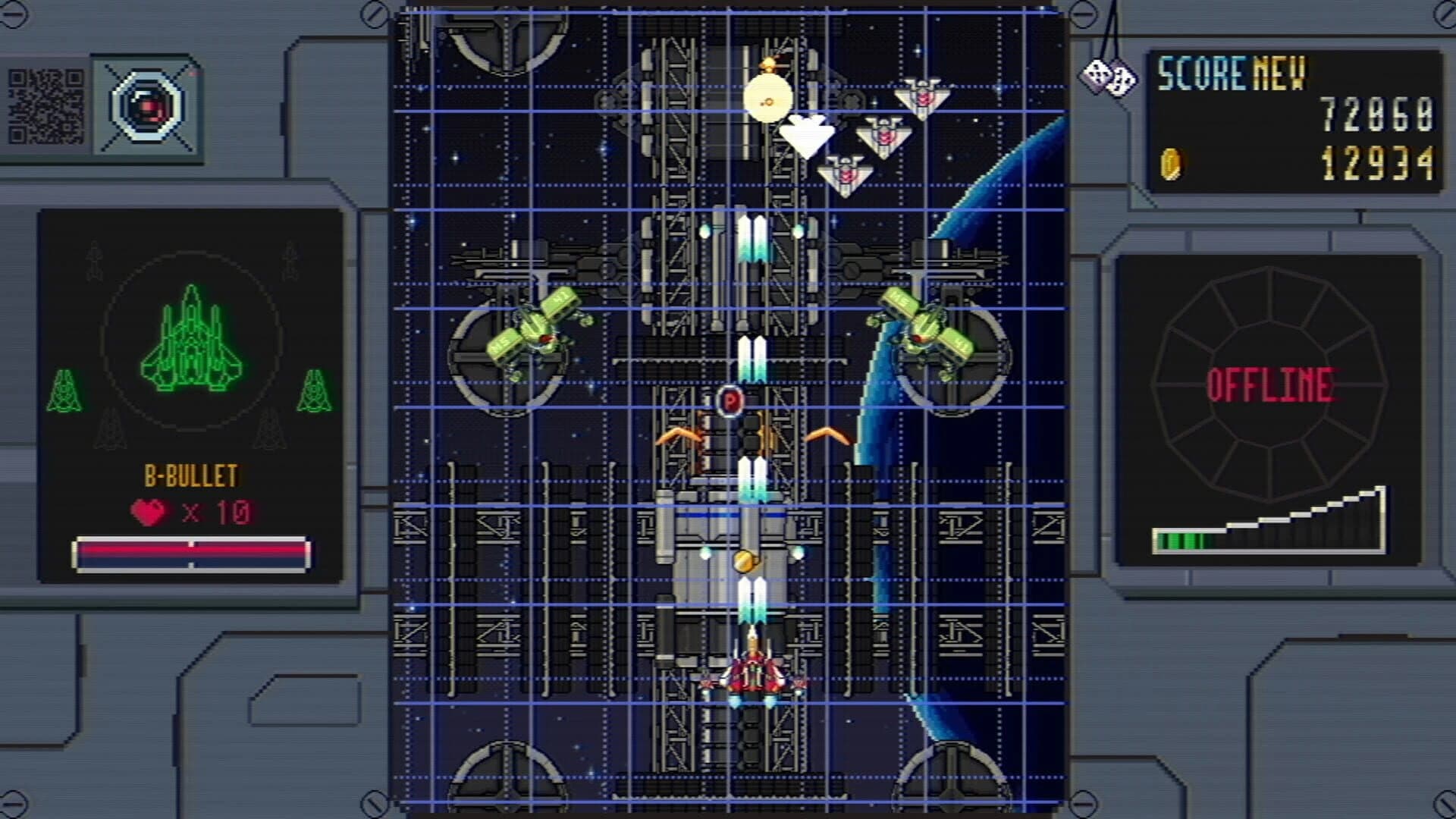Toggle the NEW badge next to SCORE

pos(1279,73)
